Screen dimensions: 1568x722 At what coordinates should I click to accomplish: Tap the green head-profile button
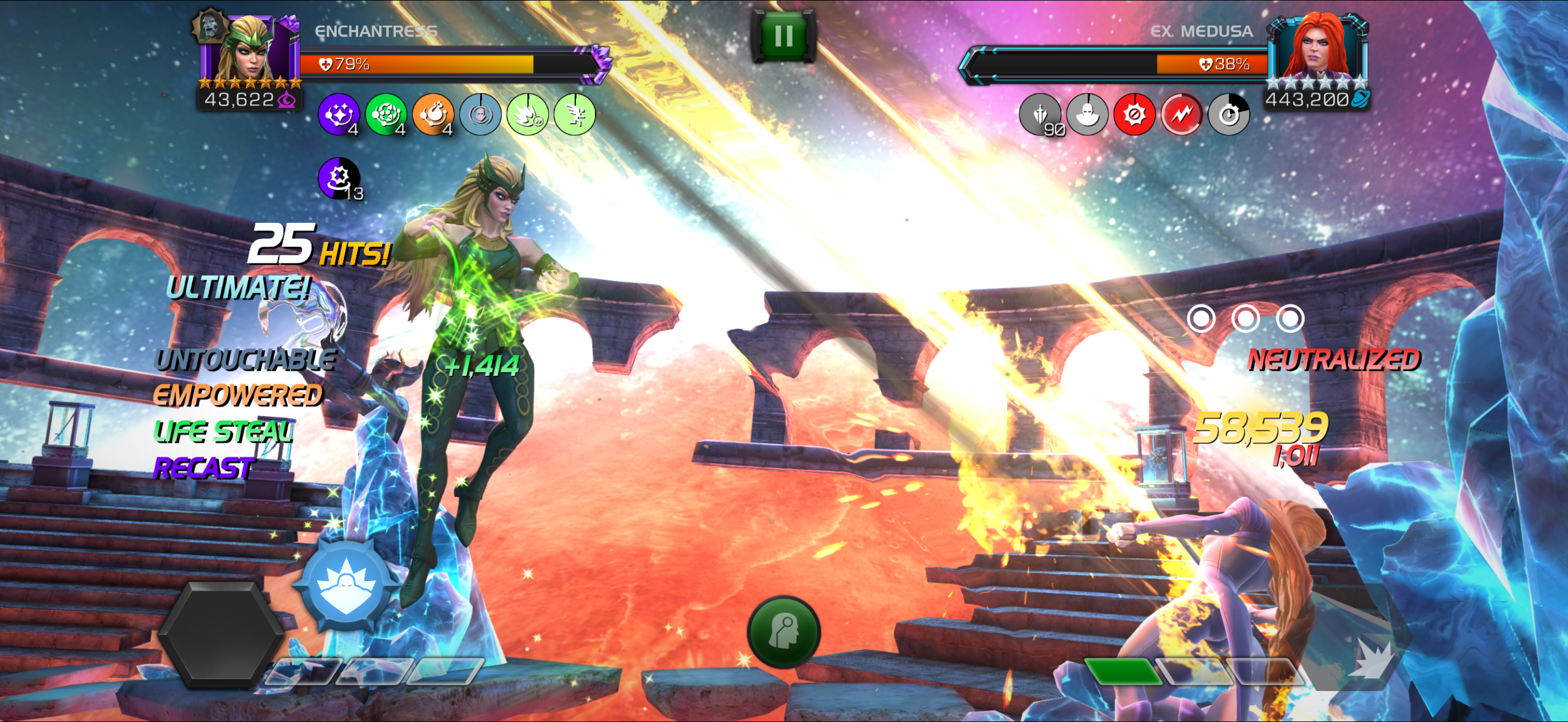click(x=783, y=632)
